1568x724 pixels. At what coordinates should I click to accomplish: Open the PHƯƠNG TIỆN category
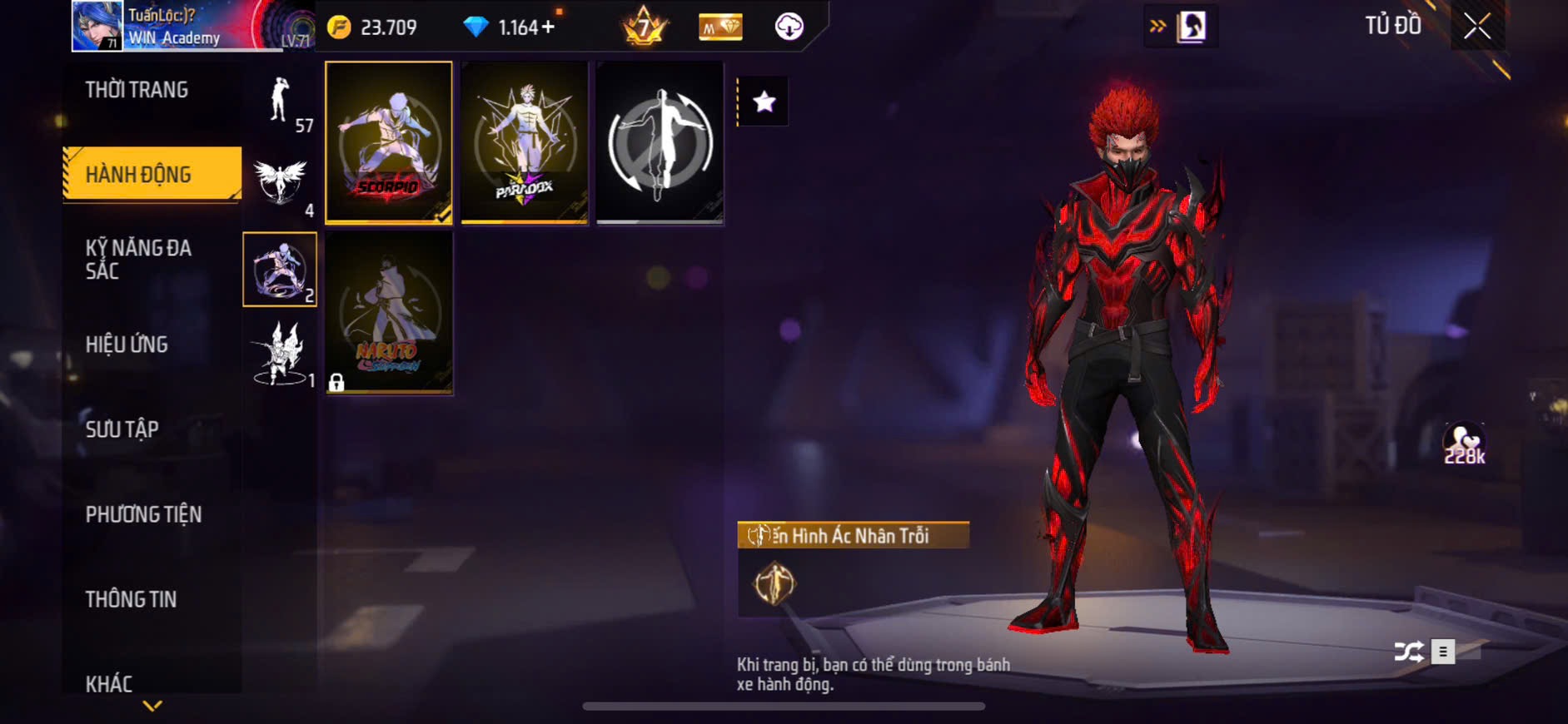tap(143, 514)
